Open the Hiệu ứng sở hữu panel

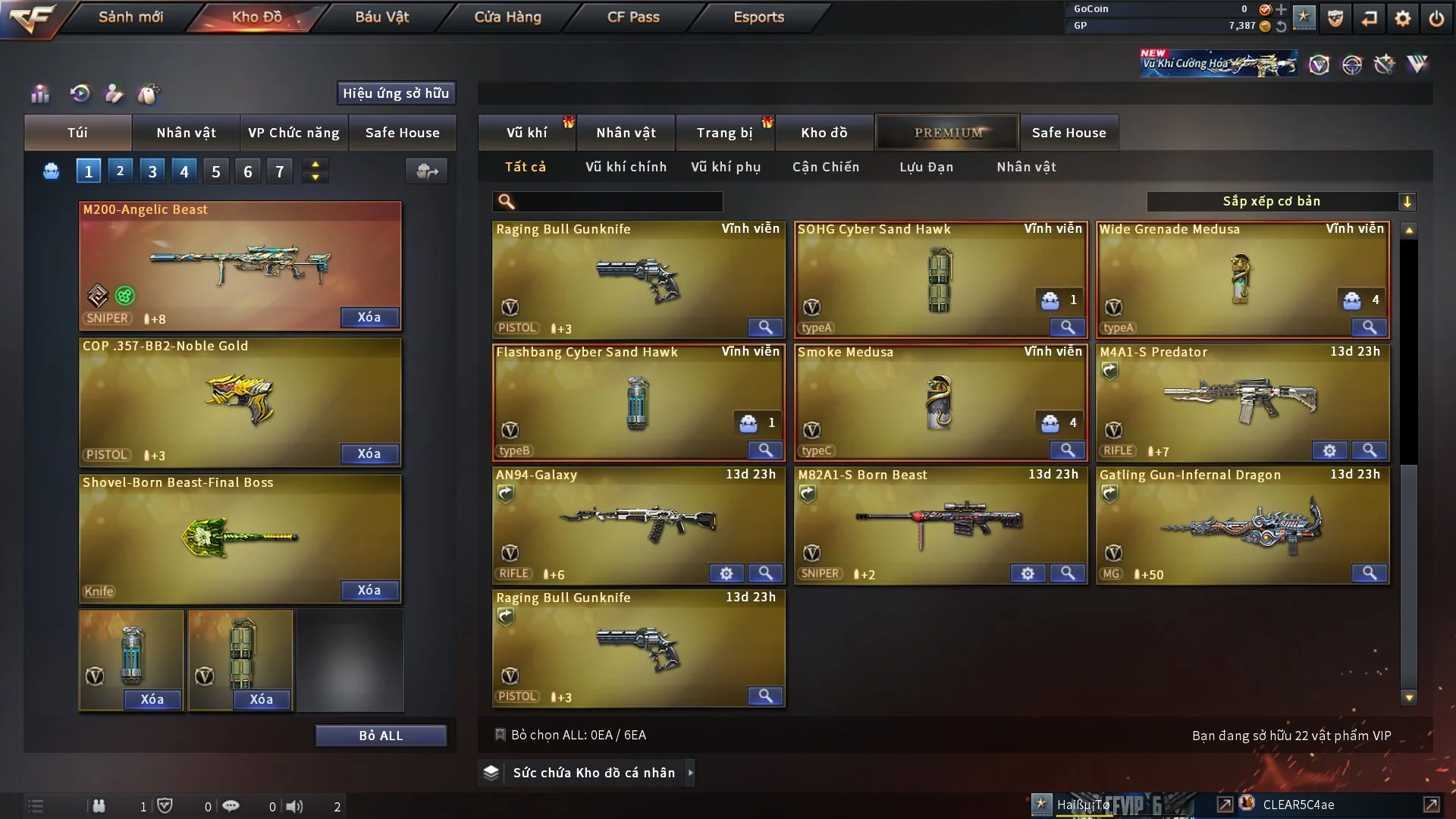pos(396,93)
